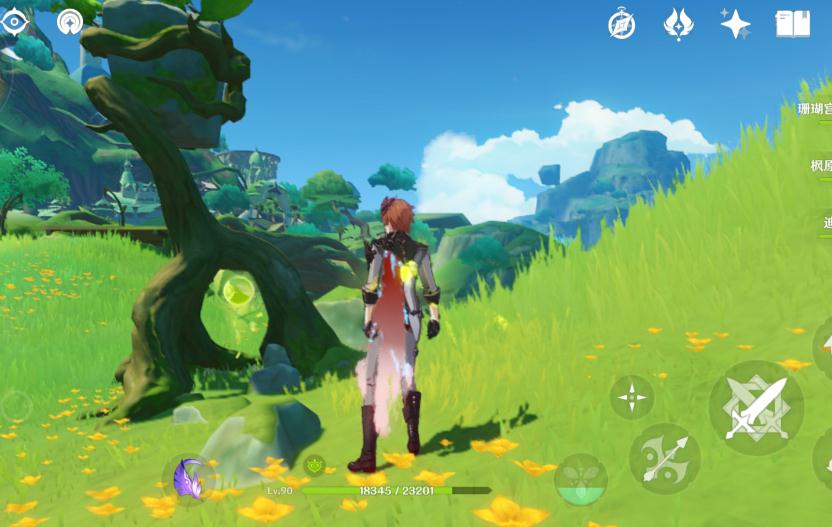Switch to party member 枫原
This screenshot has height=527, width=832.
coord(820,166)
